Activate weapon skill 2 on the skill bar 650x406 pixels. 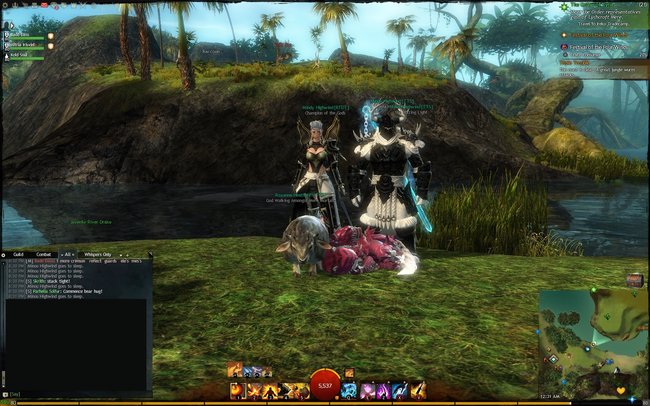pyautogui.click(x=253, y=390)
